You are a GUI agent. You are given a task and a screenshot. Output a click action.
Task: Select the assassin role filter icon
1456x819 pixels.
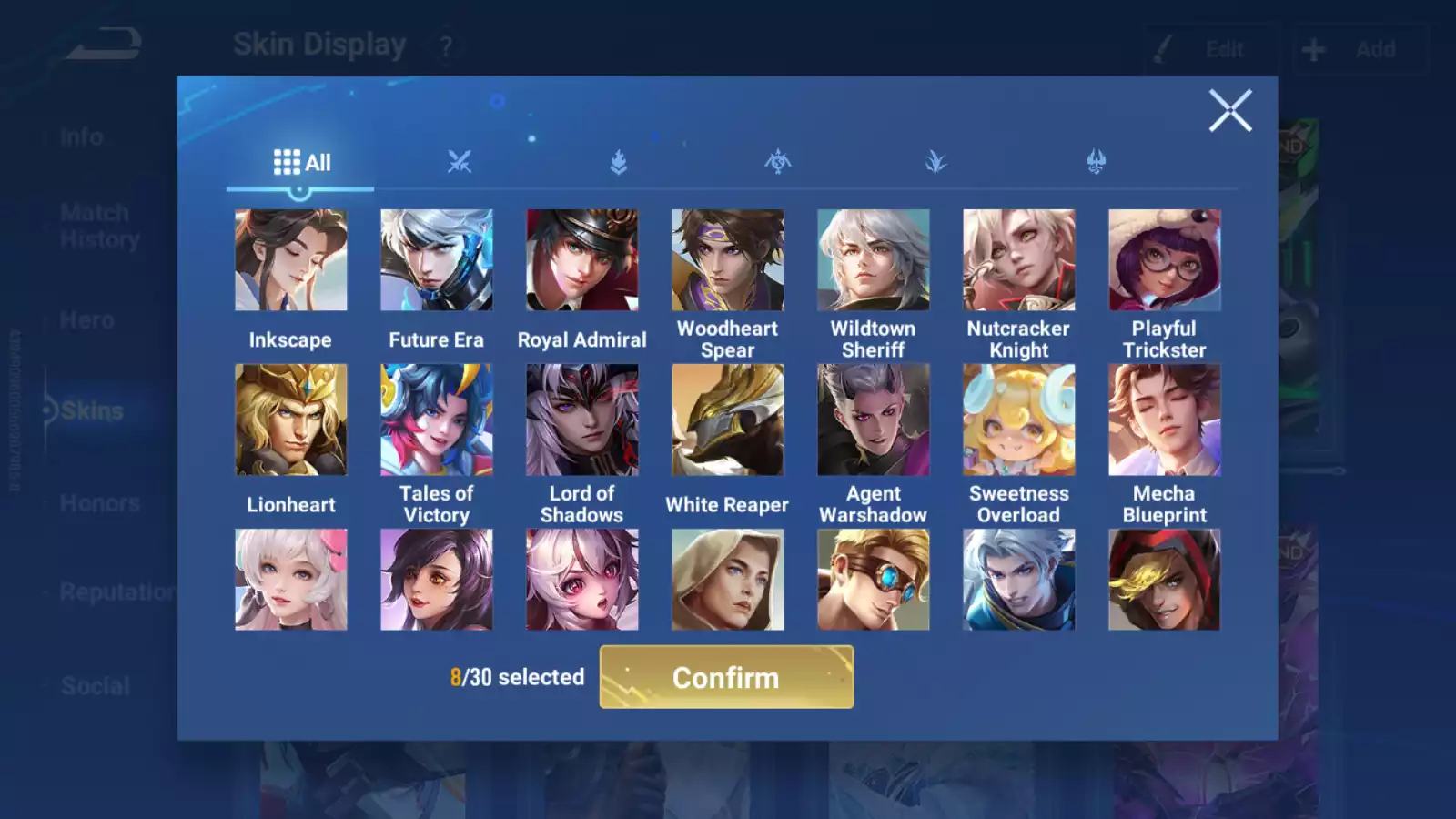pos(777,161)
